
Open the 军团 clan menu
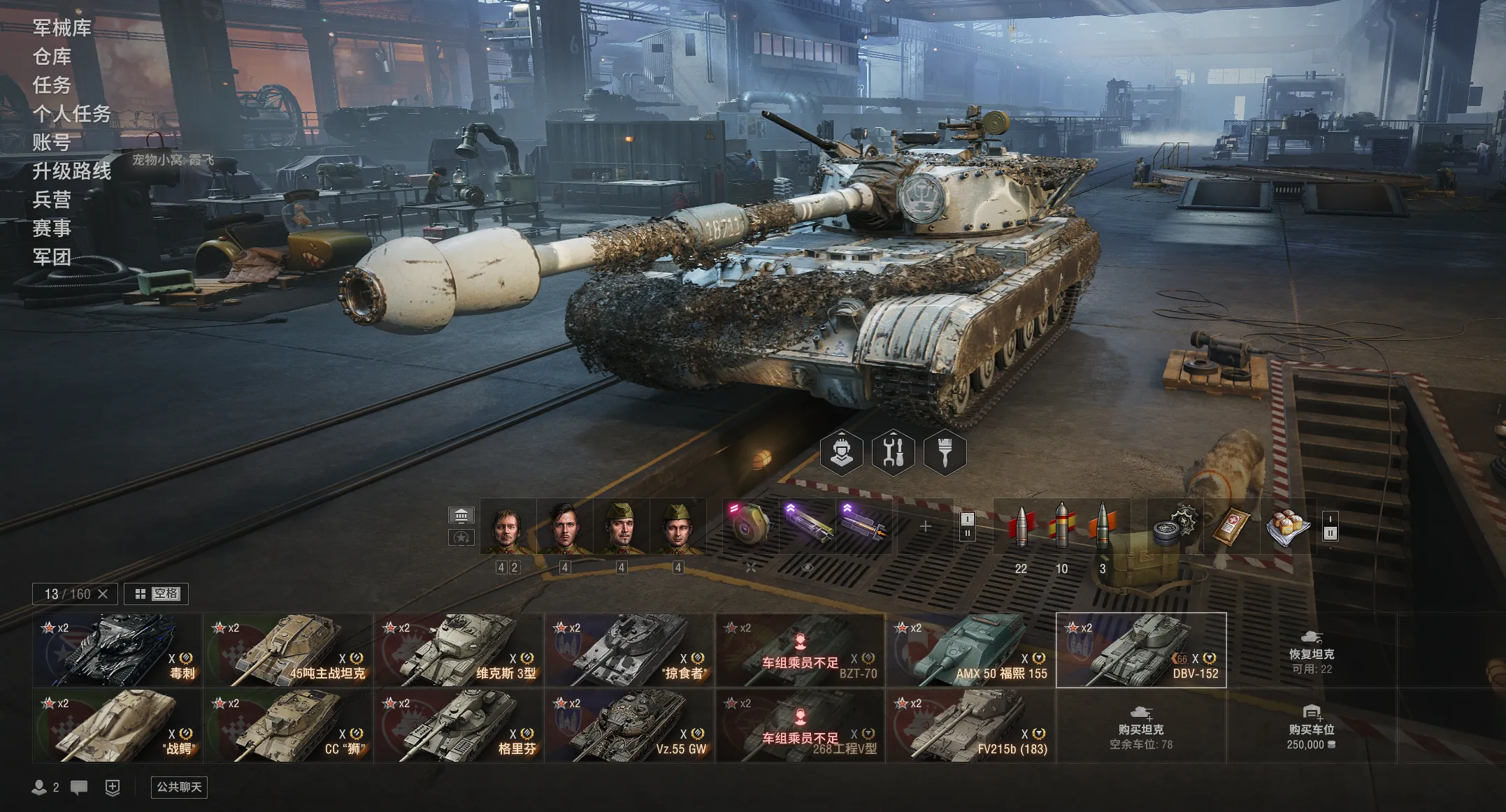click(x=52, y=257)
